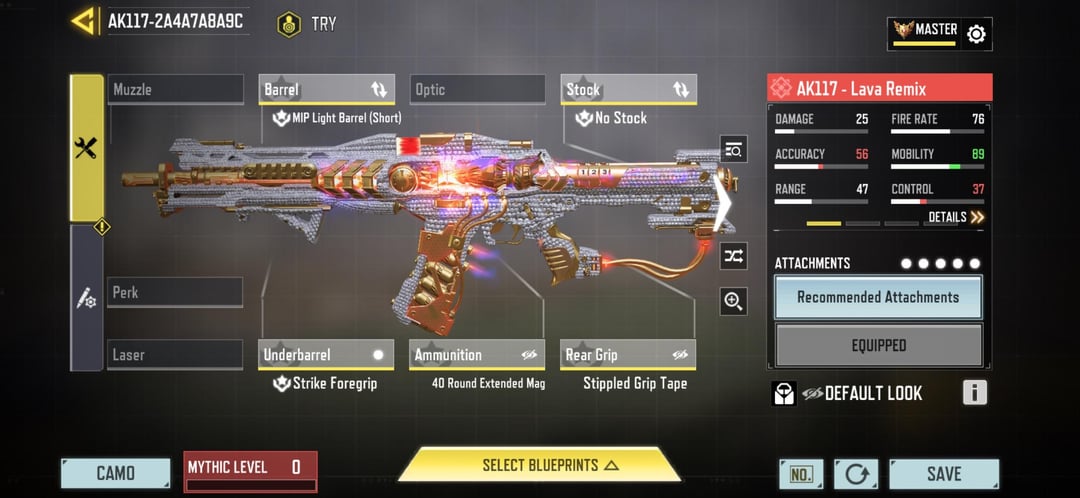This screenshot has height=498, width=1080.
Task: Expand SELECT BLUEPRINTS panel
Action: [x=540, y=465]
